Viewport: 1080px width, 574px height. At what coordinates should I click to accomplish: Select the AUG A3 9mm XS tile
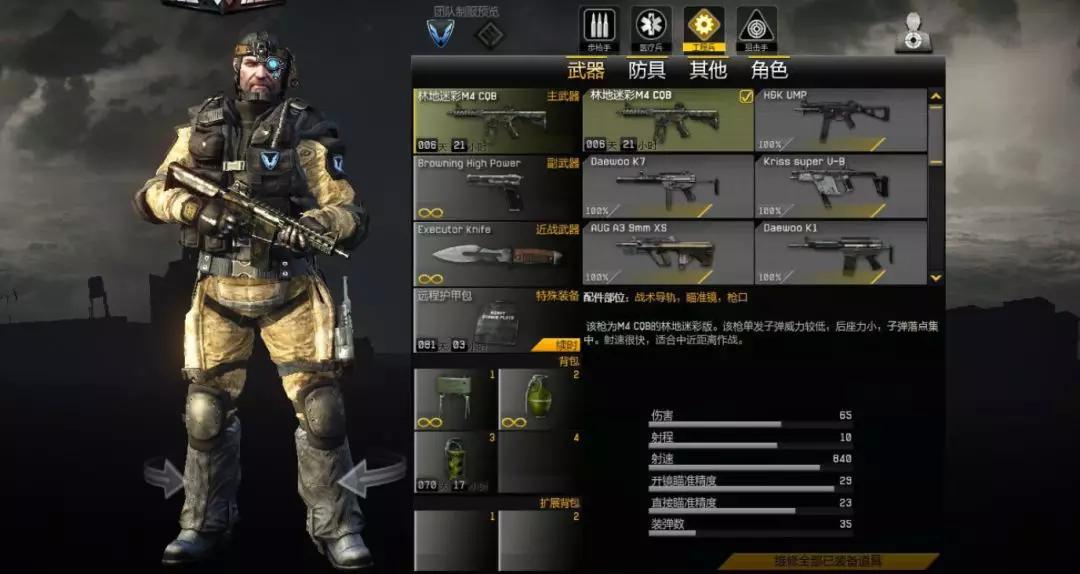(668, 252)
